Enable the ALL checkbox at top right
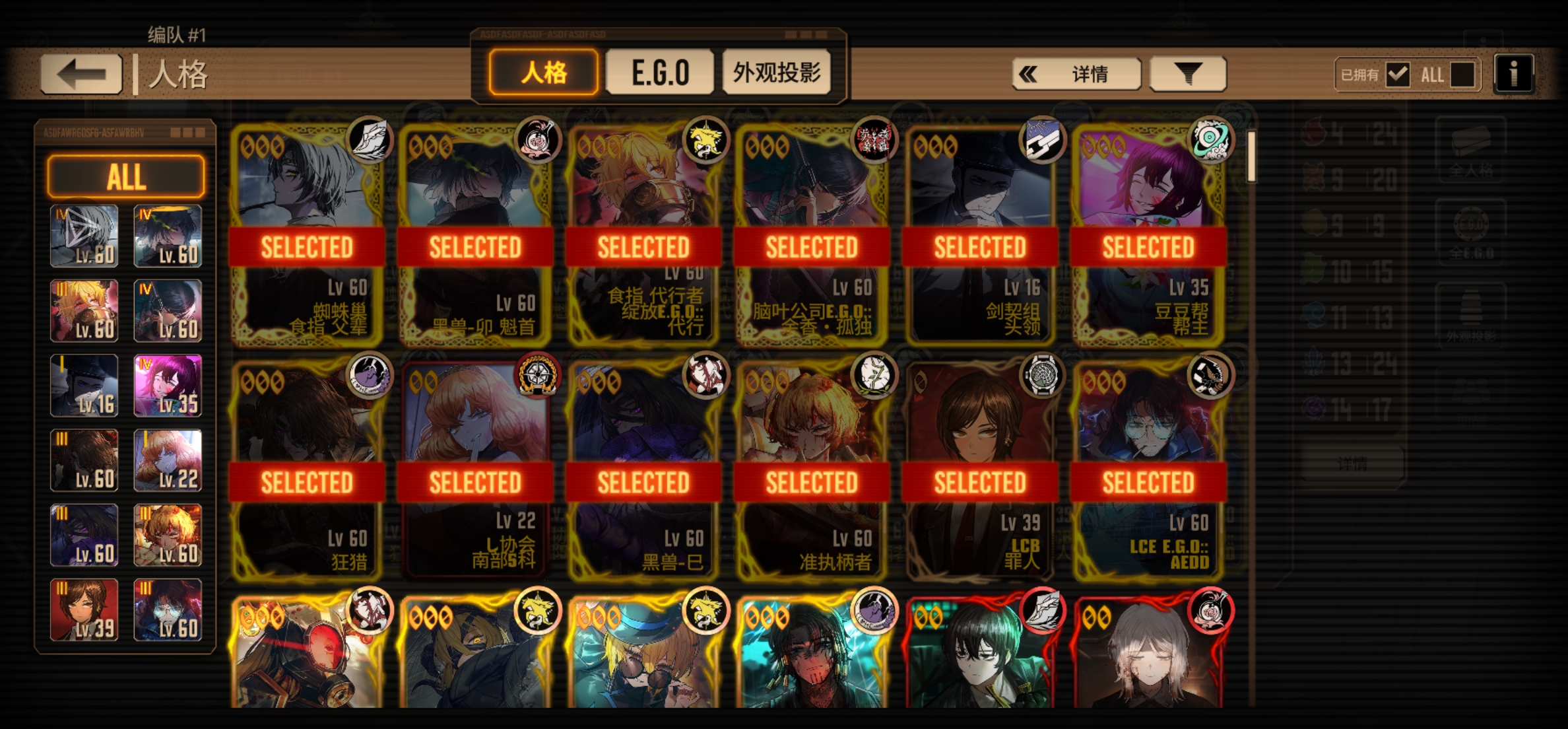 click(1463, 75)
